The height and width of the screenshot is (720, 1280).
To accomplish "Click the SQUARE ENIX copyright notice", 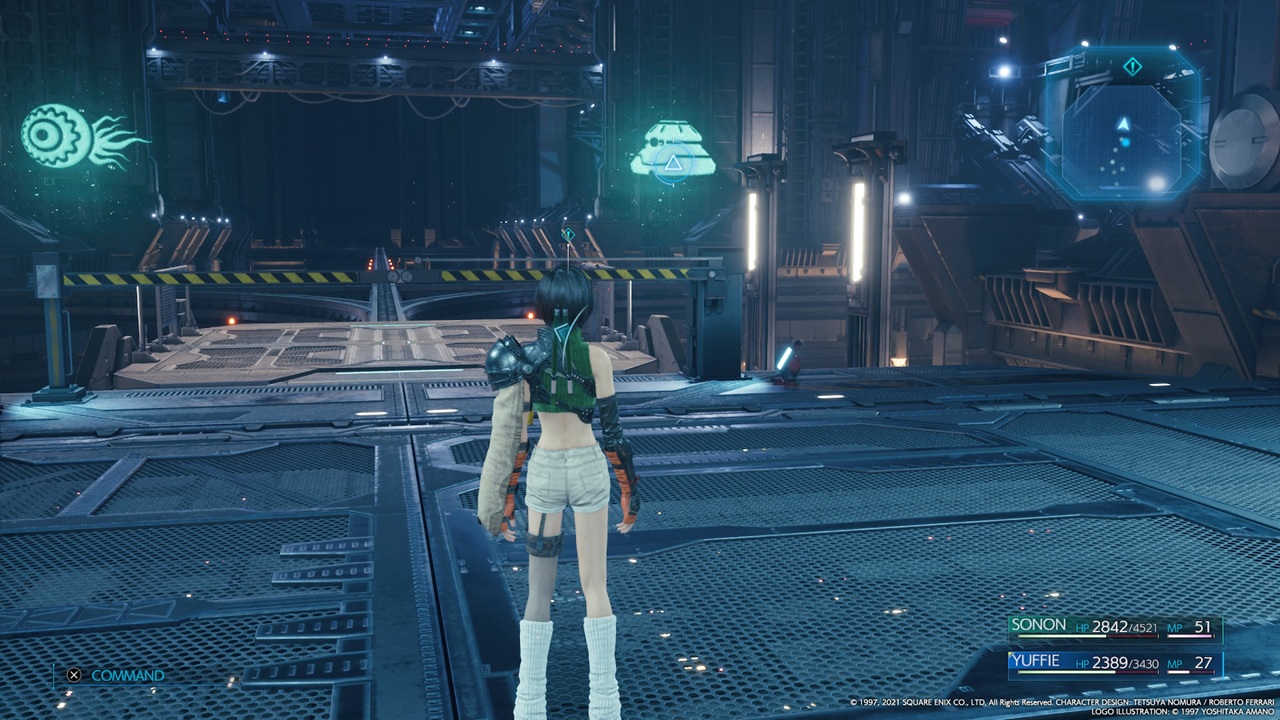I will pyautogui.click(x=1060, y=701).
